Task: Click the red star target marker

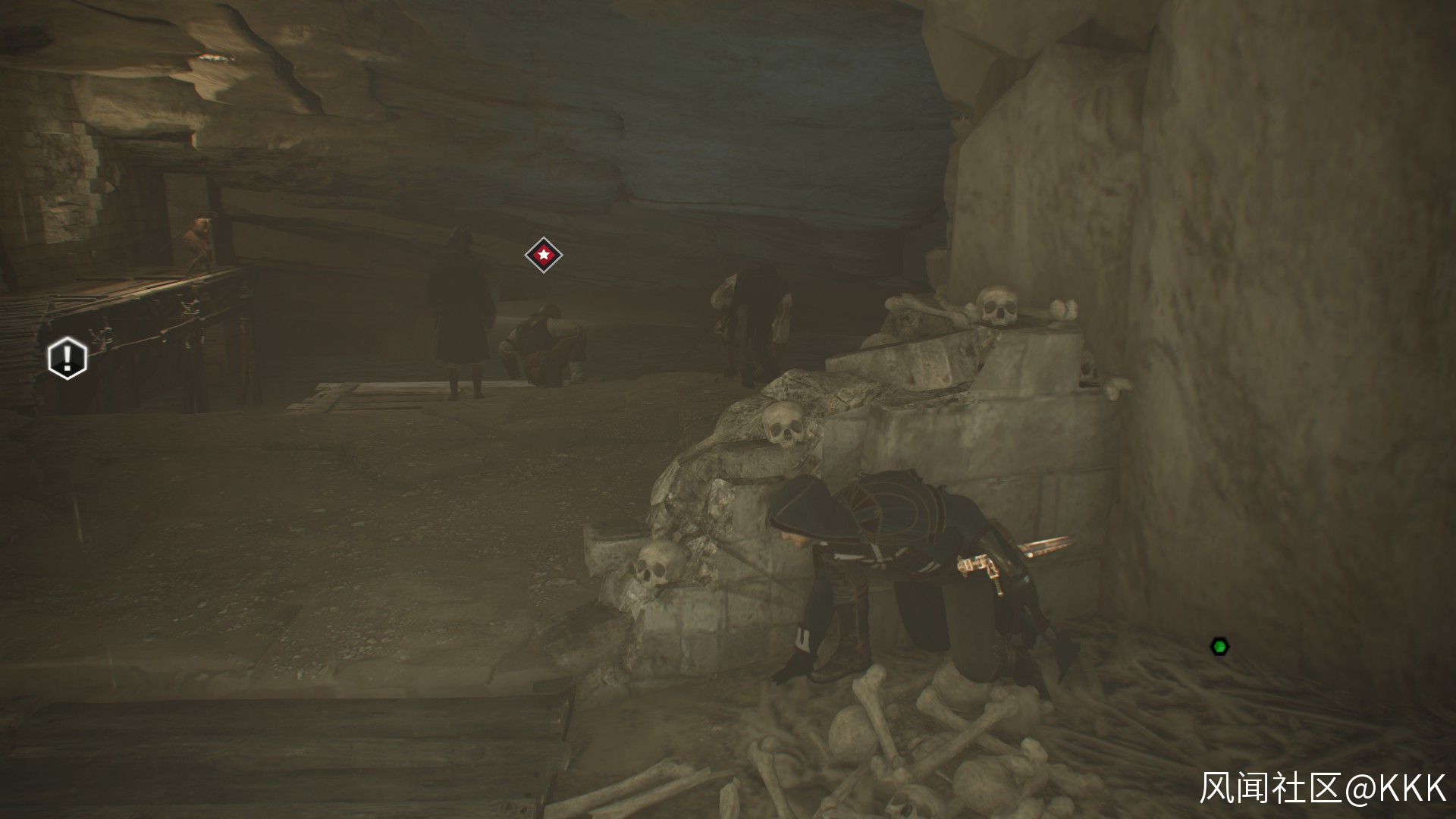Action: (x=543, y=255)
